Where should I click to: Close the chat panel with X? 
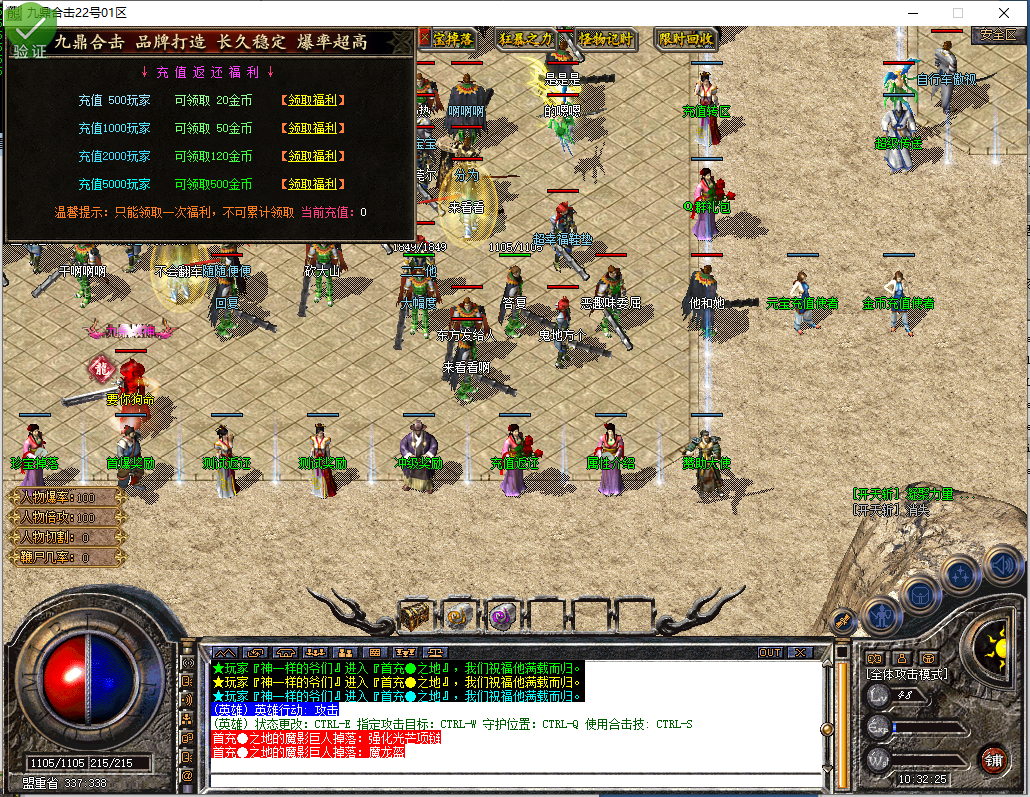800,652
